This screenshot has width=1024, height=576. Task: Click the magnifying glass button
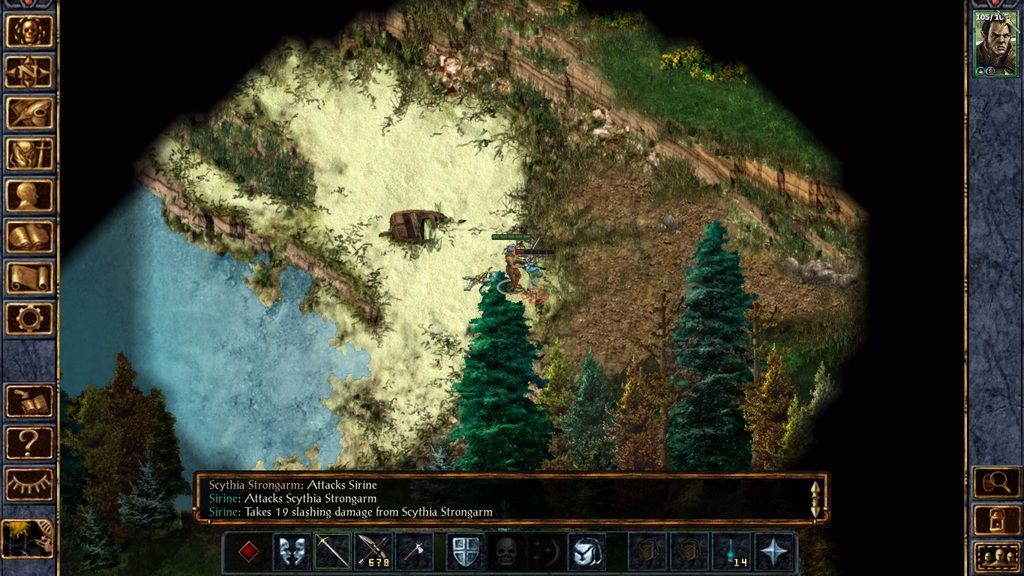[x=996, y=482]
